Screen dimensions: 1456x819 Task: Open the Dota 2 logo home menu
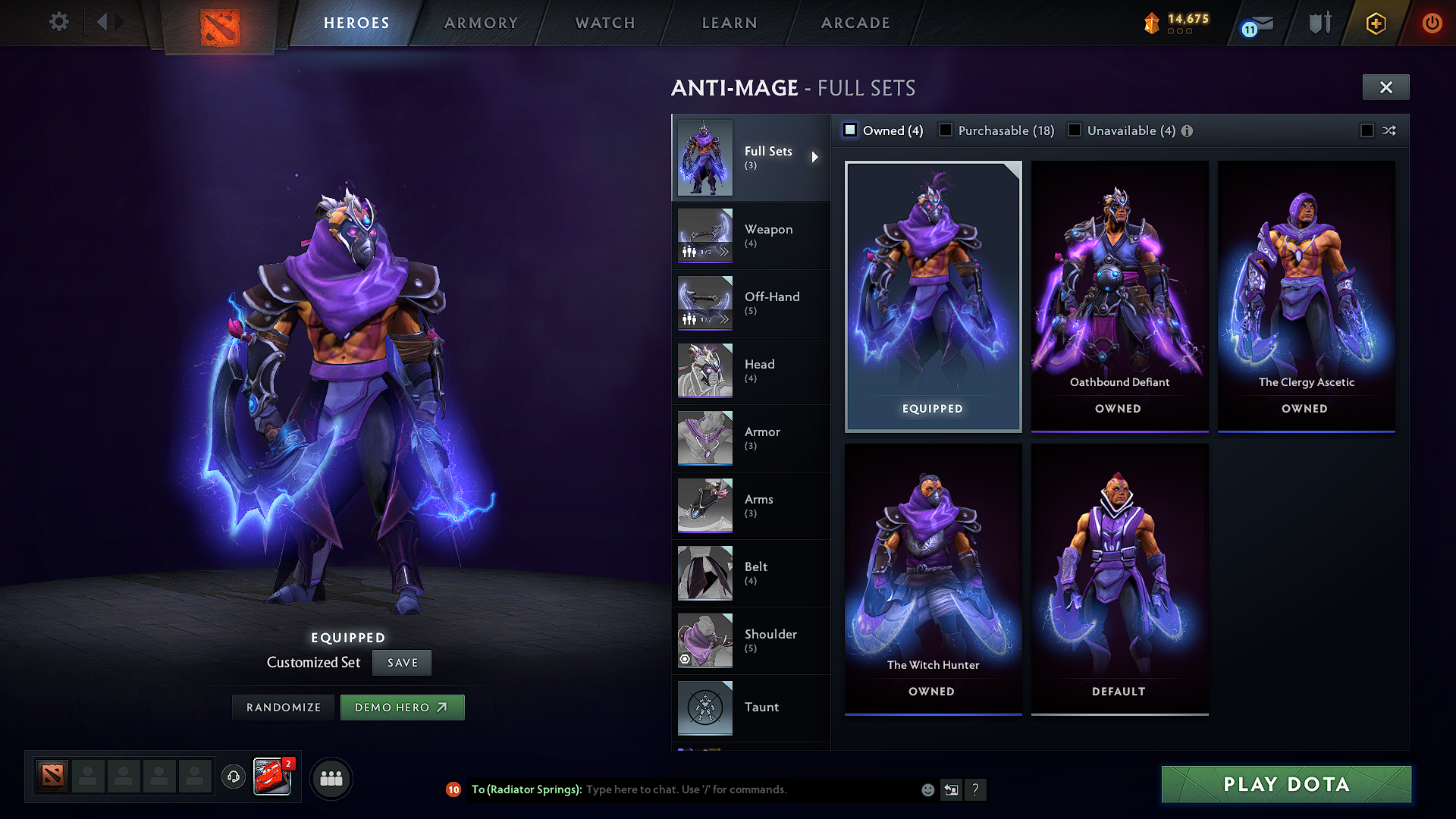(x=219, y=23)
